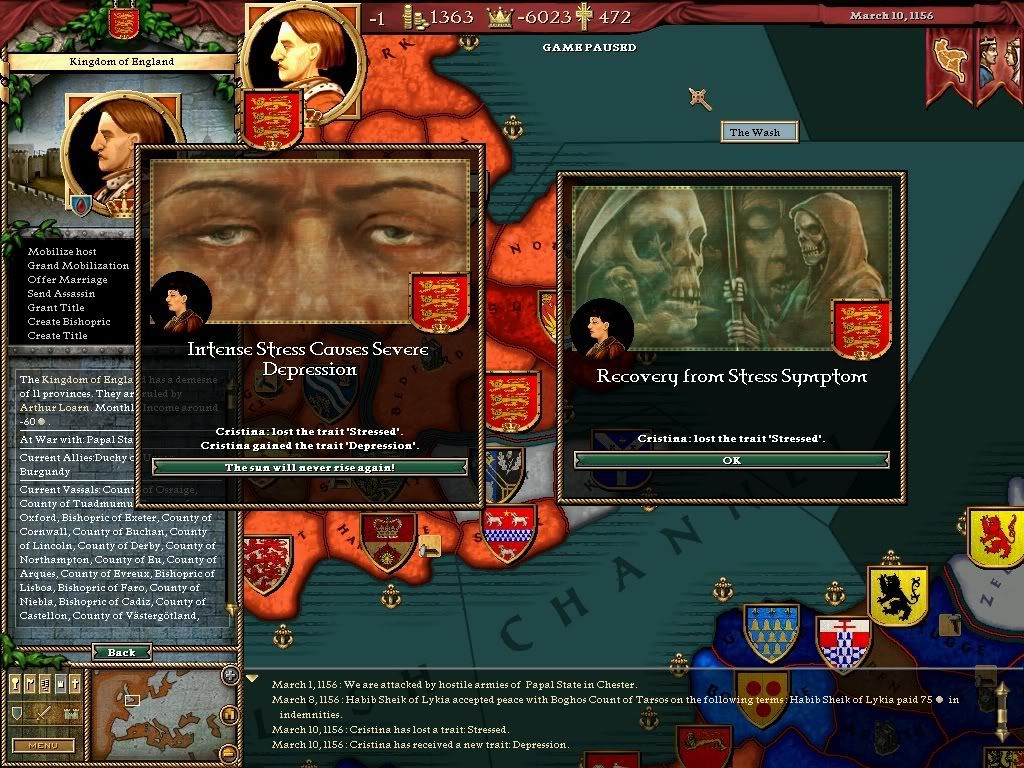Viewport: 1024px width, 768px height.
Task: Open the king and queen banner icon
Action: 996,65
